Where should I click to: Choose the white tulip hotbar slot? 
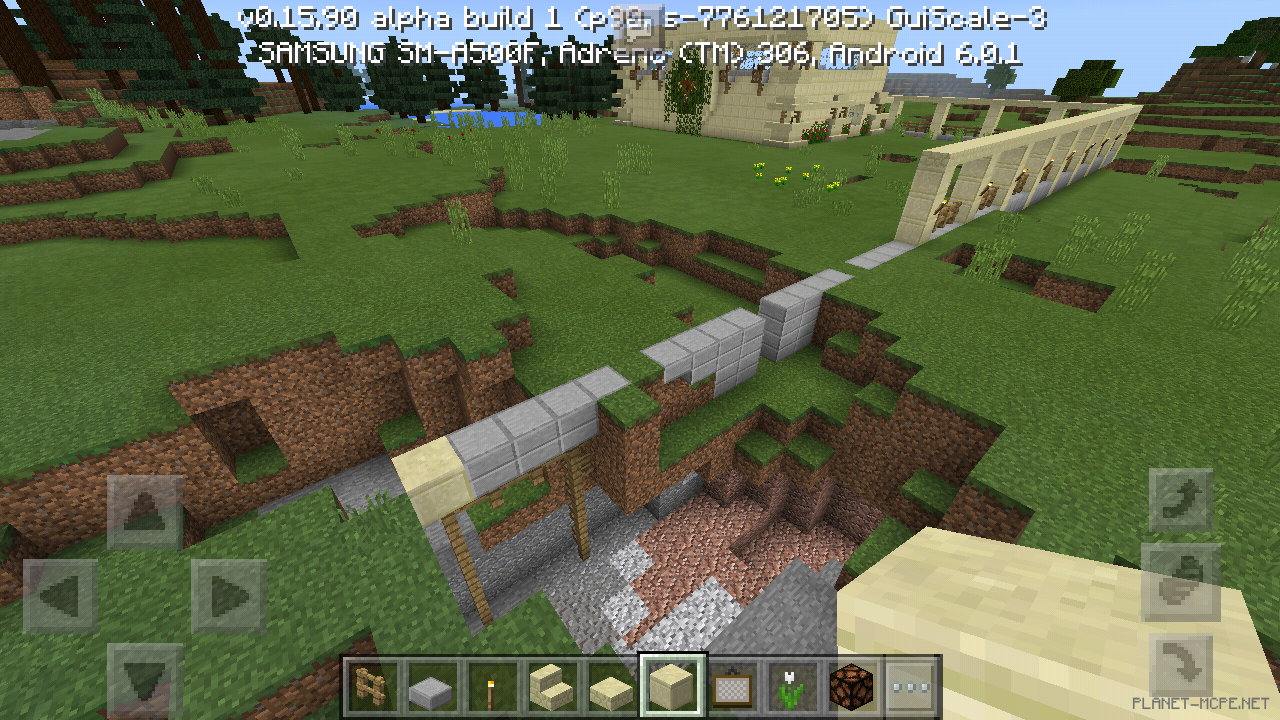click(x=793, y=687)
